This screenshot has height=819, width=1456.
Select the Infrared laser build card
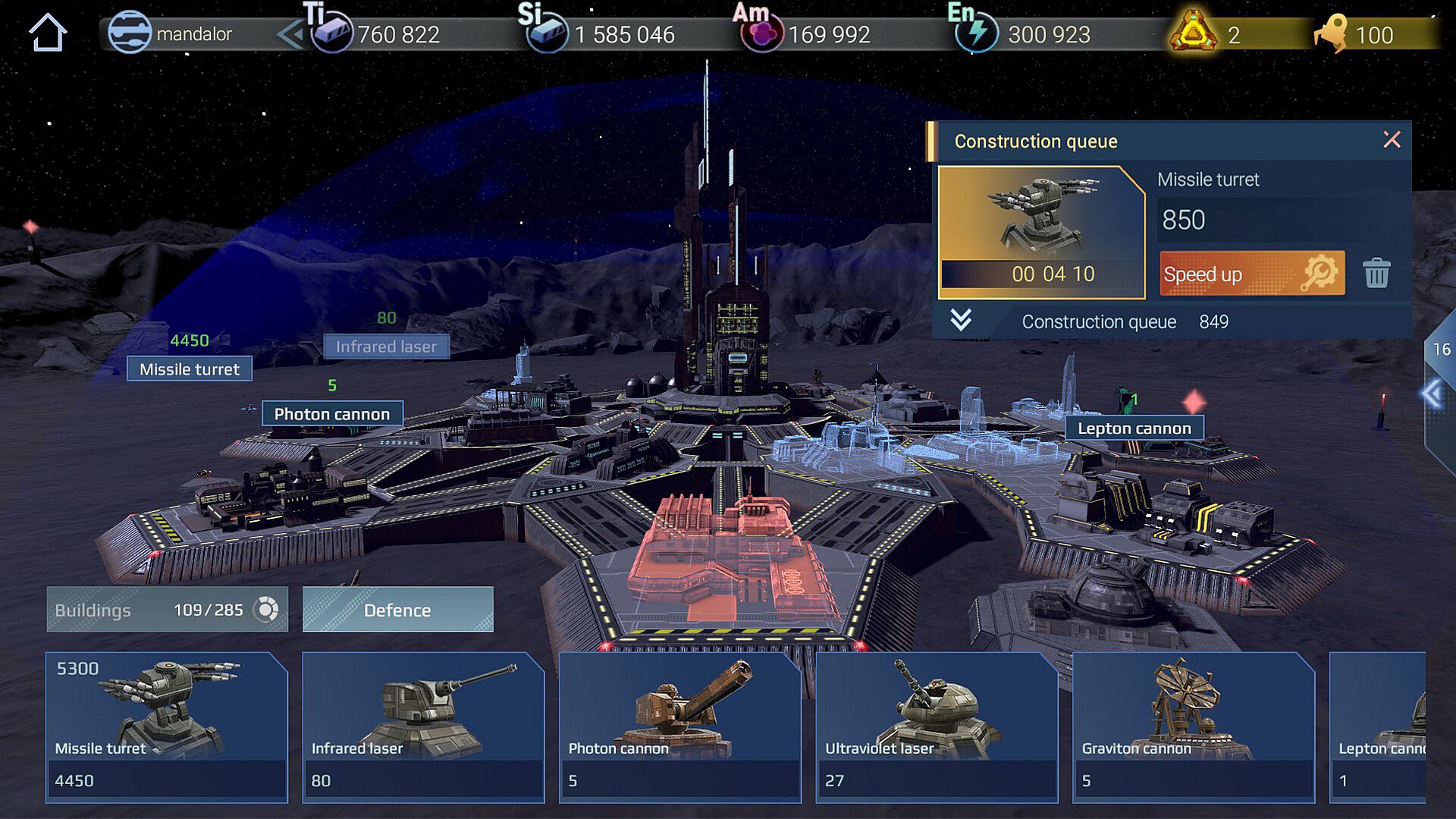423,726
